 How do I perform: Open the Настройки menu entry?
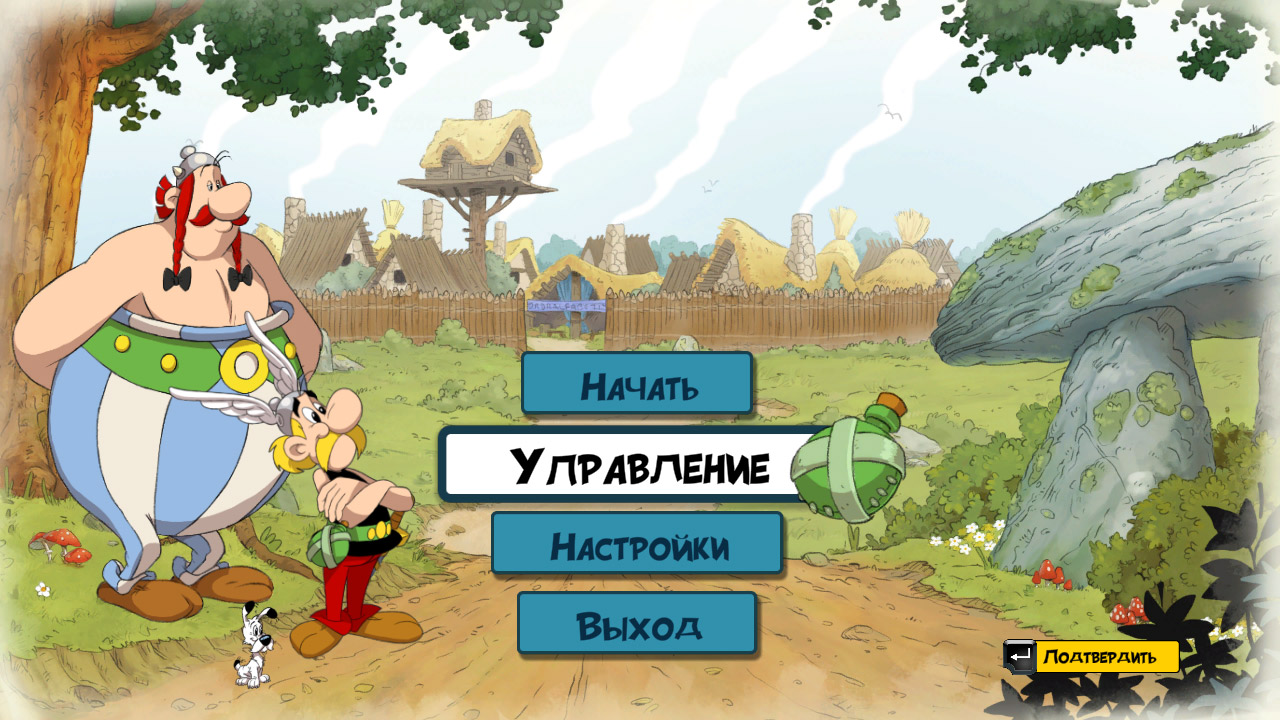pos(637,546)
